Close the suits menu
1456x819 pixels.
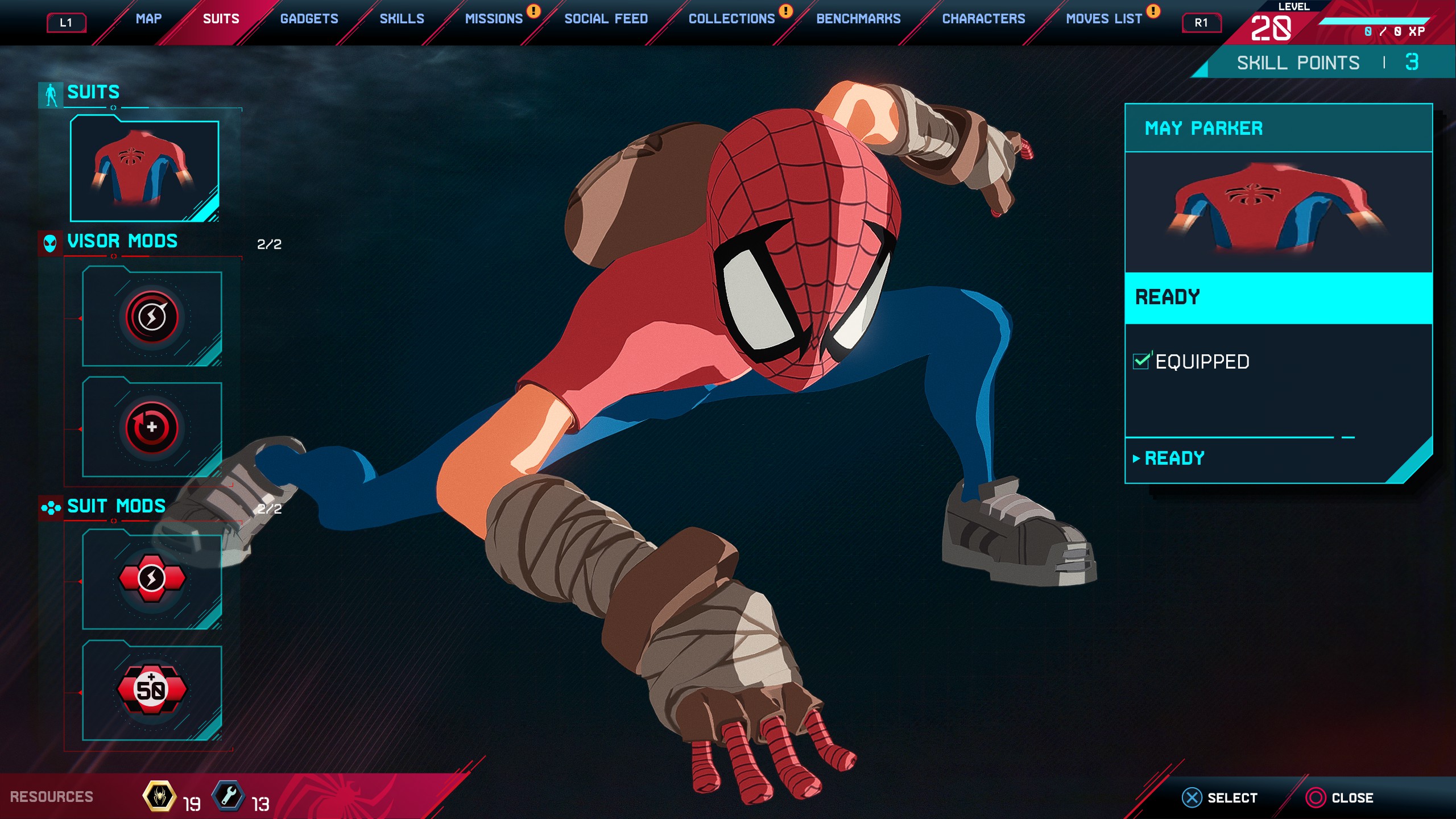point(1339,797)
